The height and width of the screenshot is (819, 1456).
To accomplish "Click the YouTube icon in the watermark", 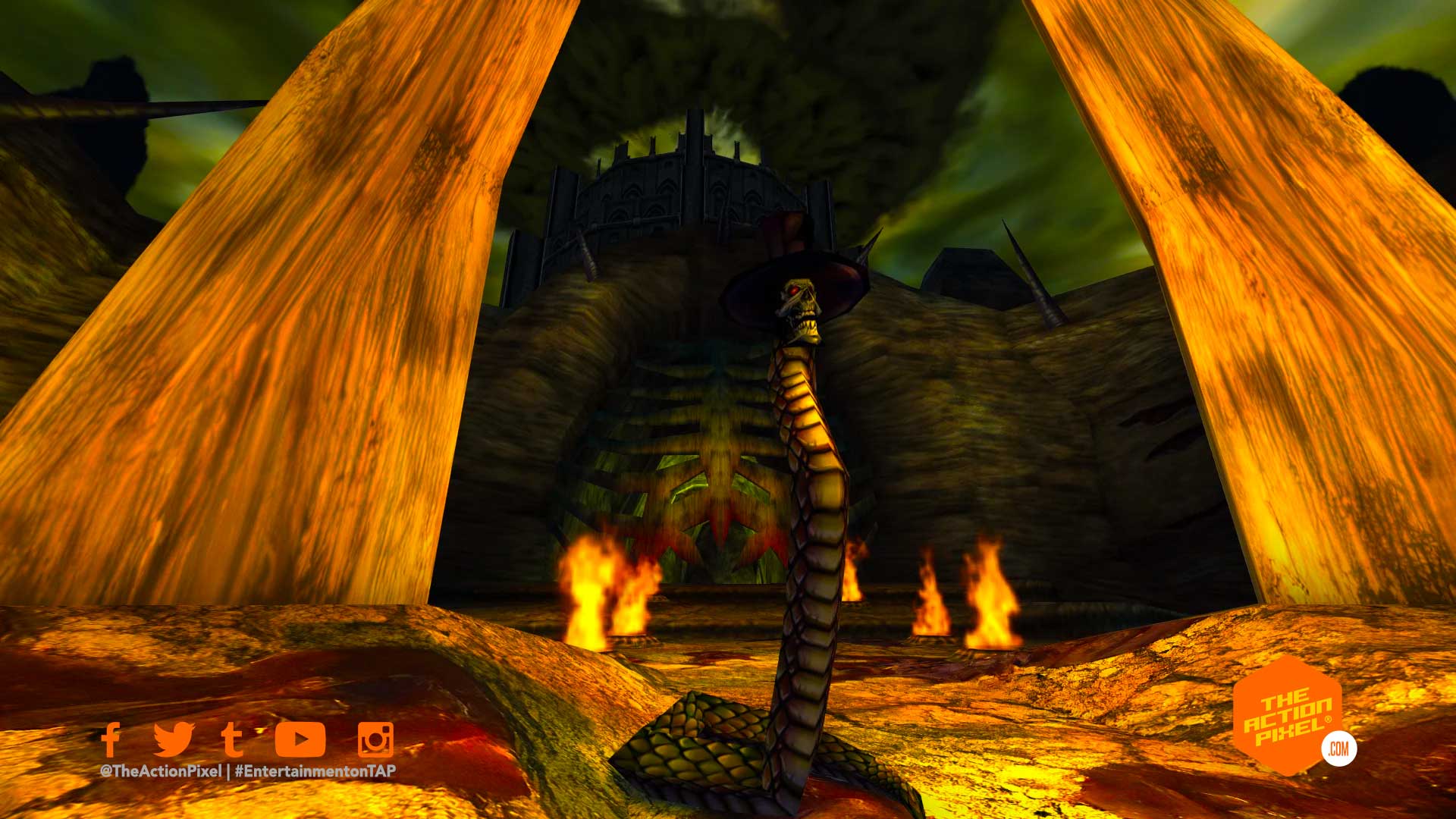I will [300, 739].
